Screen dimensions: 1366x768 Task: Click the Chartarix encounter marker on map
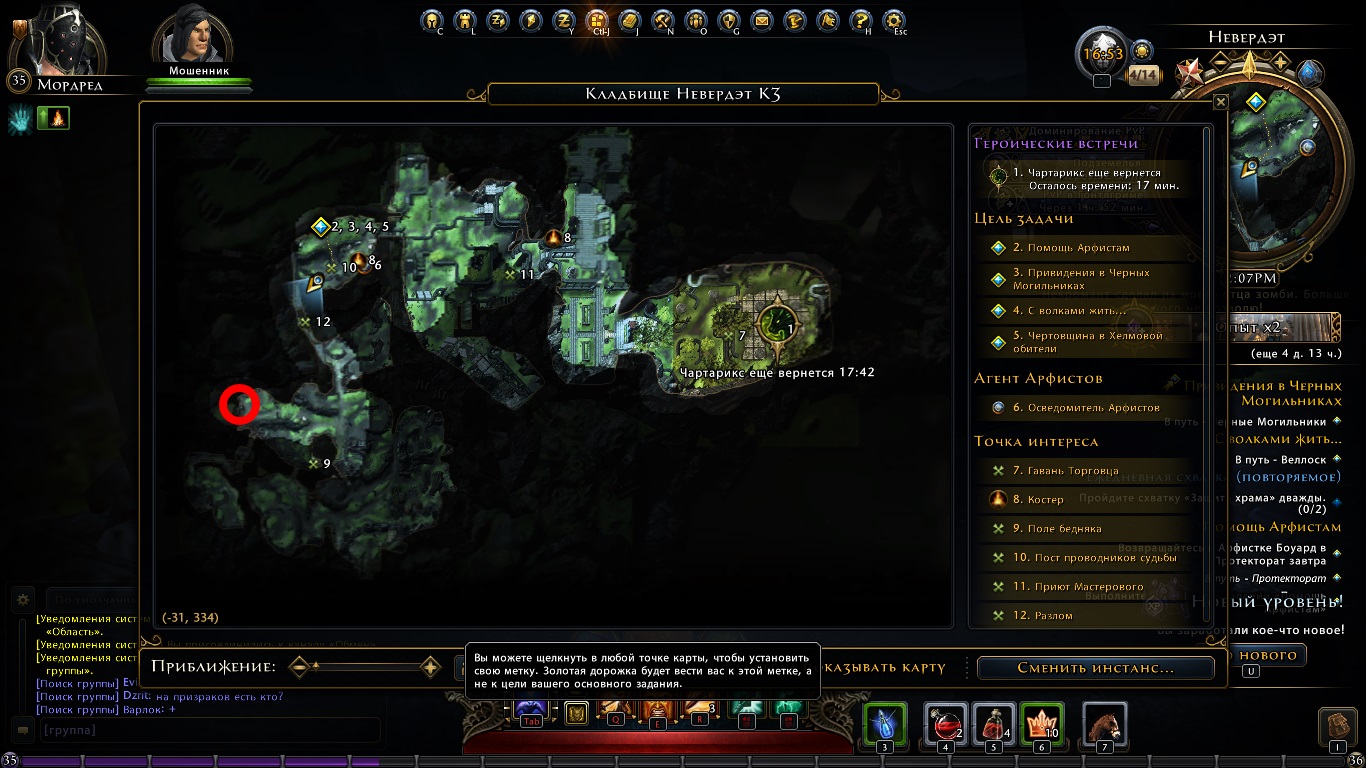point(776,322)
